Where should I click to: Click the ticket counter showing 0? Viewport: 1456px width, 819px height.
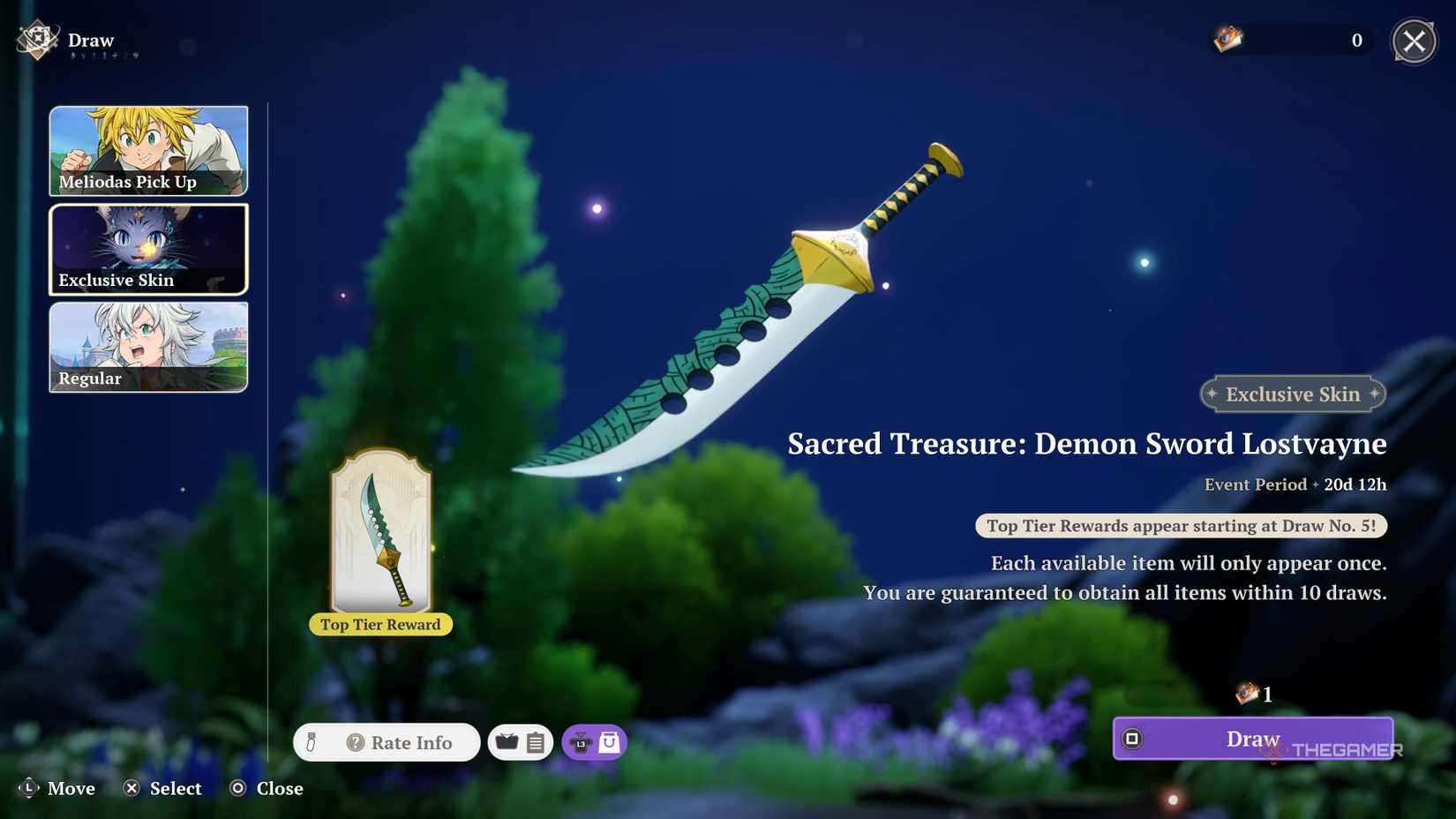1357,40
